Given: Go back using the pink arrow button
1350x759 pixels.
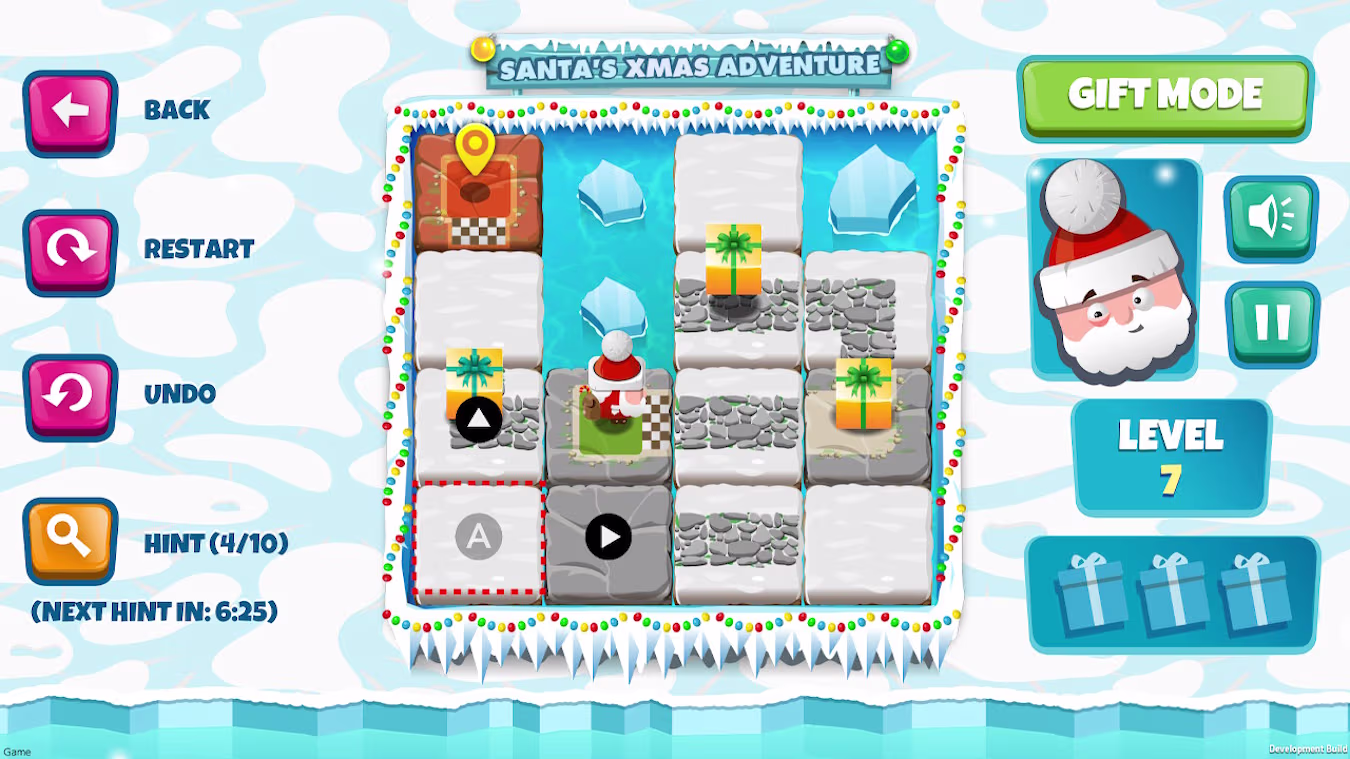Looking at the screenshot, I should (x=70, y=112).
